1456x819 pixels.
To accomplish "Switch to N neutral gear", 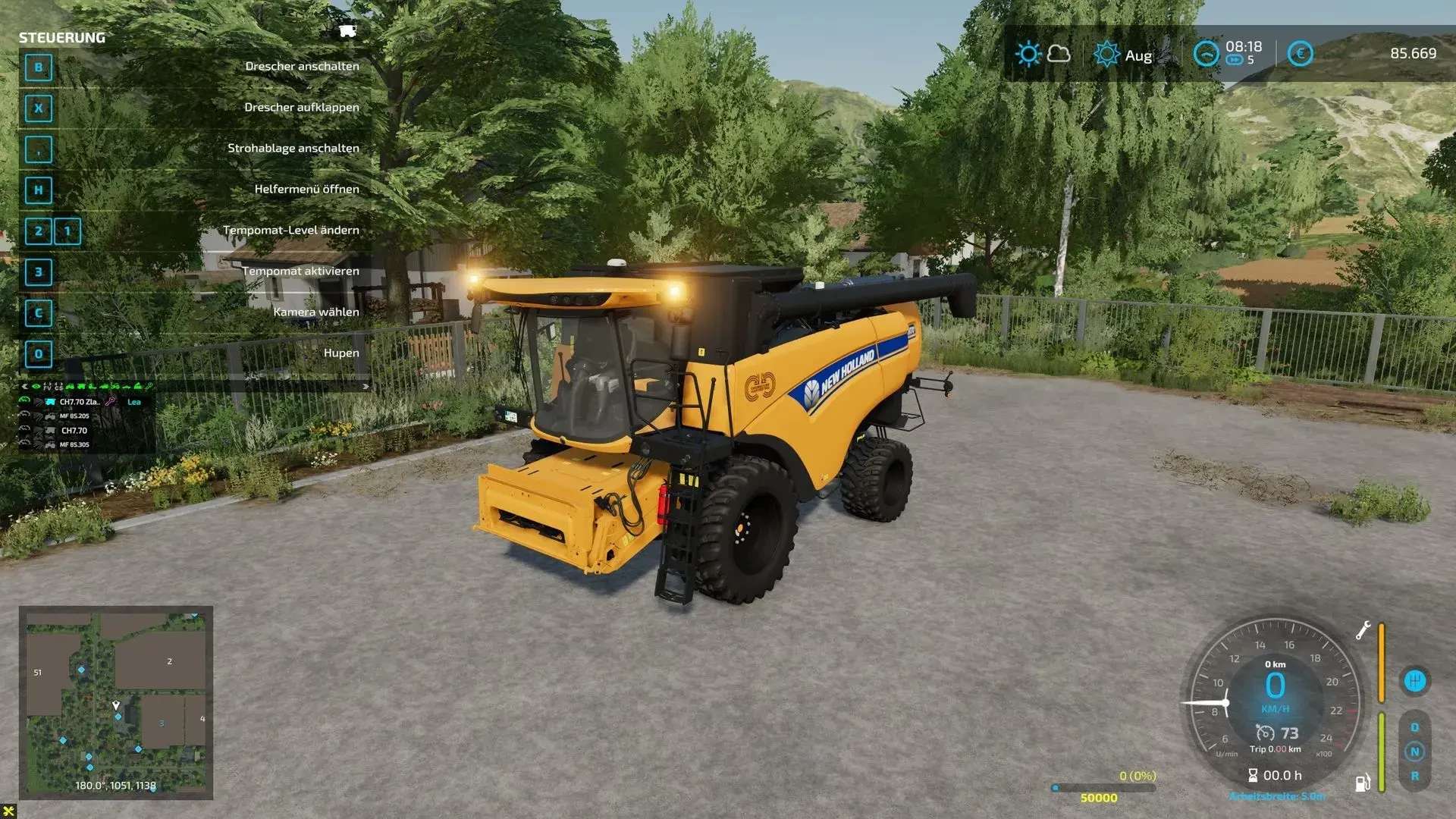I will (x=1414, y=752).
